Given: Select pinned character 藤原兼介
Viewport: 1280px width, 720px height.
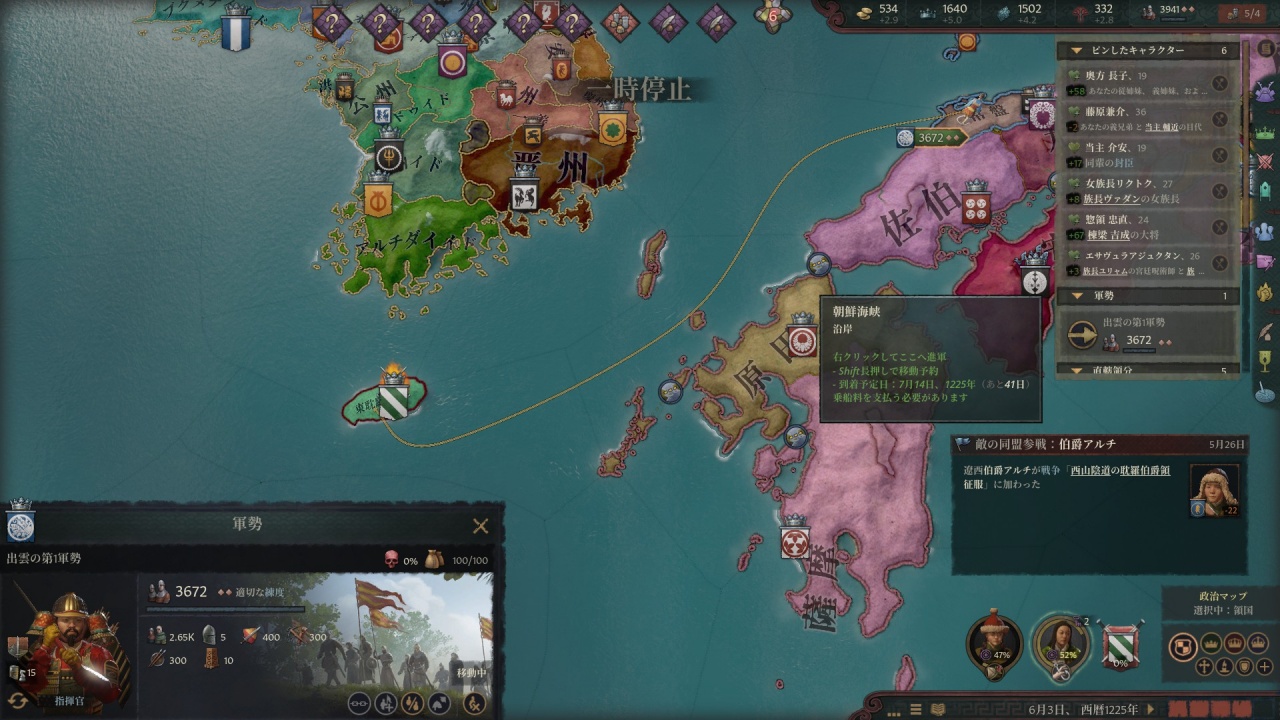Looking at the screenshot, I should tap(1140, 120).
